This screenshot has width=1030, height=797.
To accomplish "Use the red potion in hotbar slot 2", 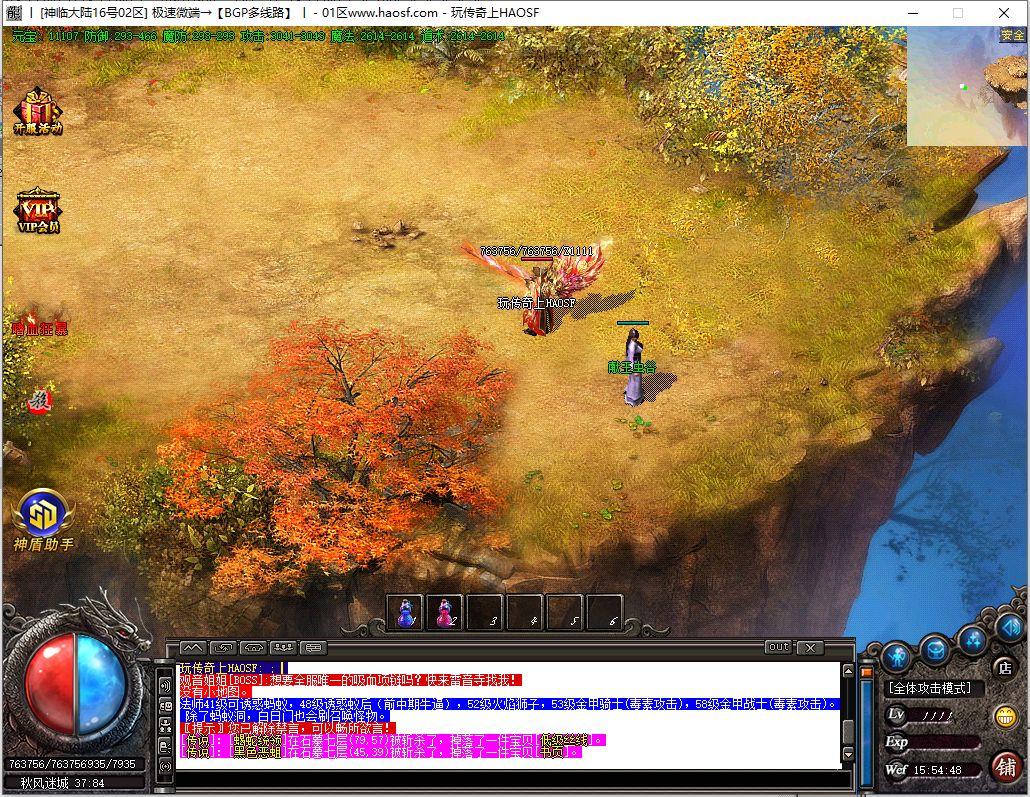I will pyautogui.click(x=445, y=612).
